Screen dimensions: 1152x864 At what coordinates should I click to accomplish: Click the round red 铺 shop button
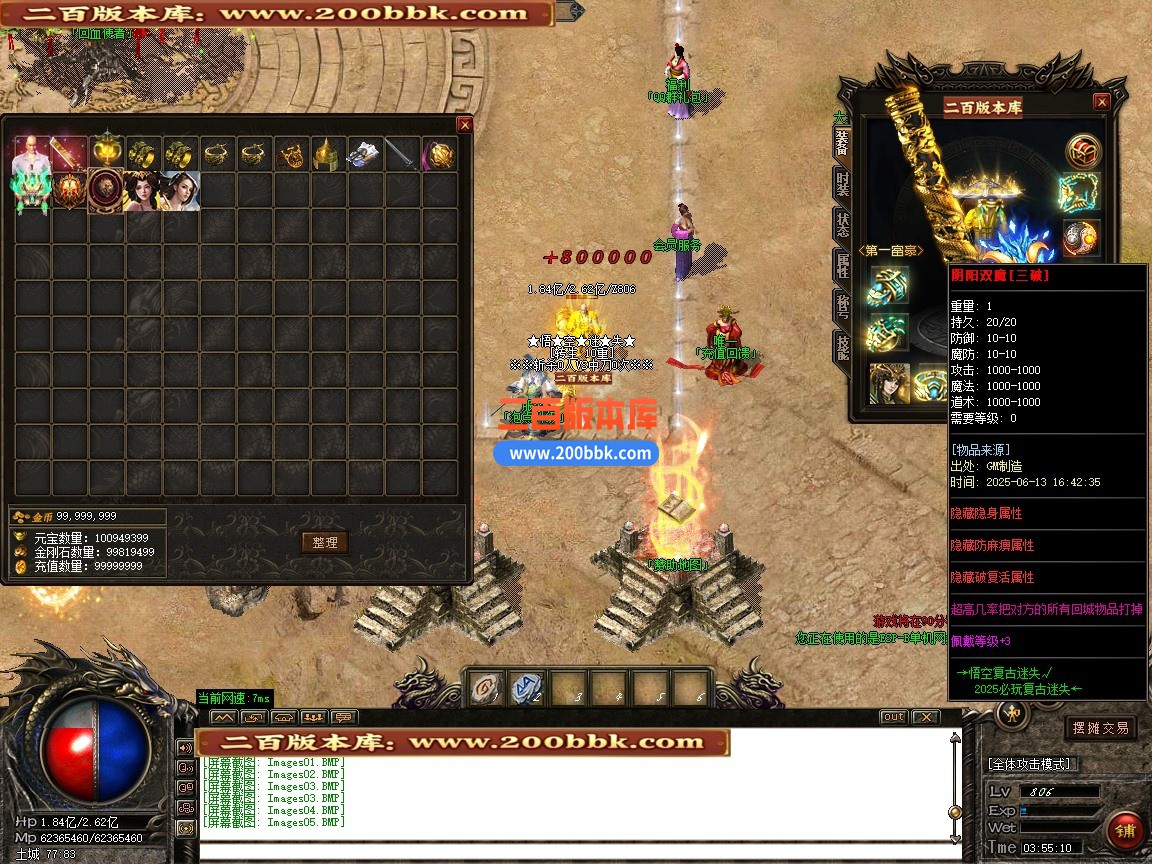[1124, 832]
